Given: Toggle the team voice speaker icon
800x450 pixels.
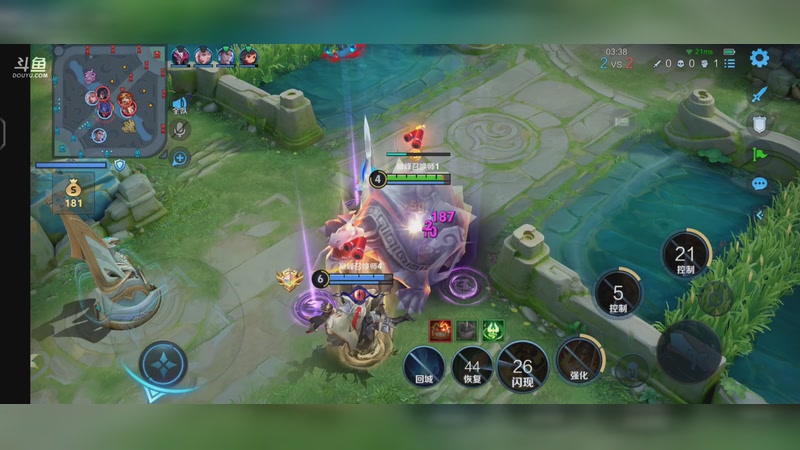Looking at the screenshot, I should (x=180, y=103).
